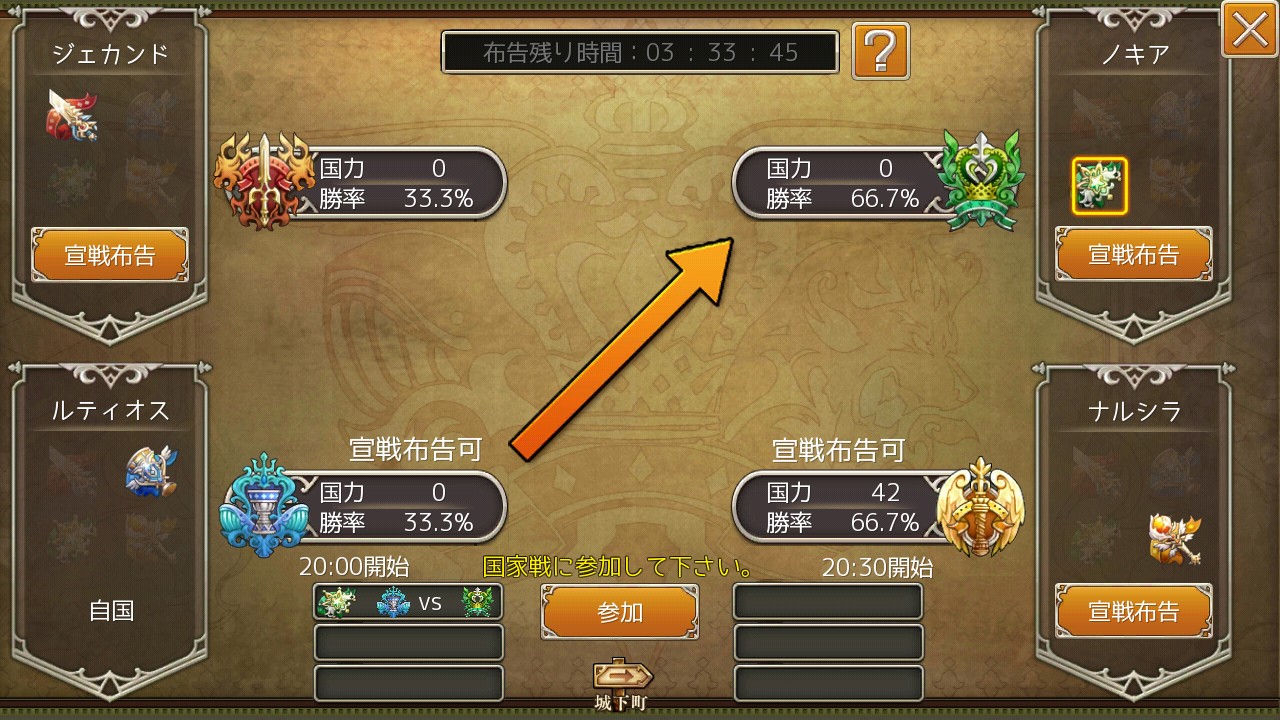The height and width of the screenshot is (720, 1280).
Task: Click the red demon nation crest
Action: click(x=265, y=182)
